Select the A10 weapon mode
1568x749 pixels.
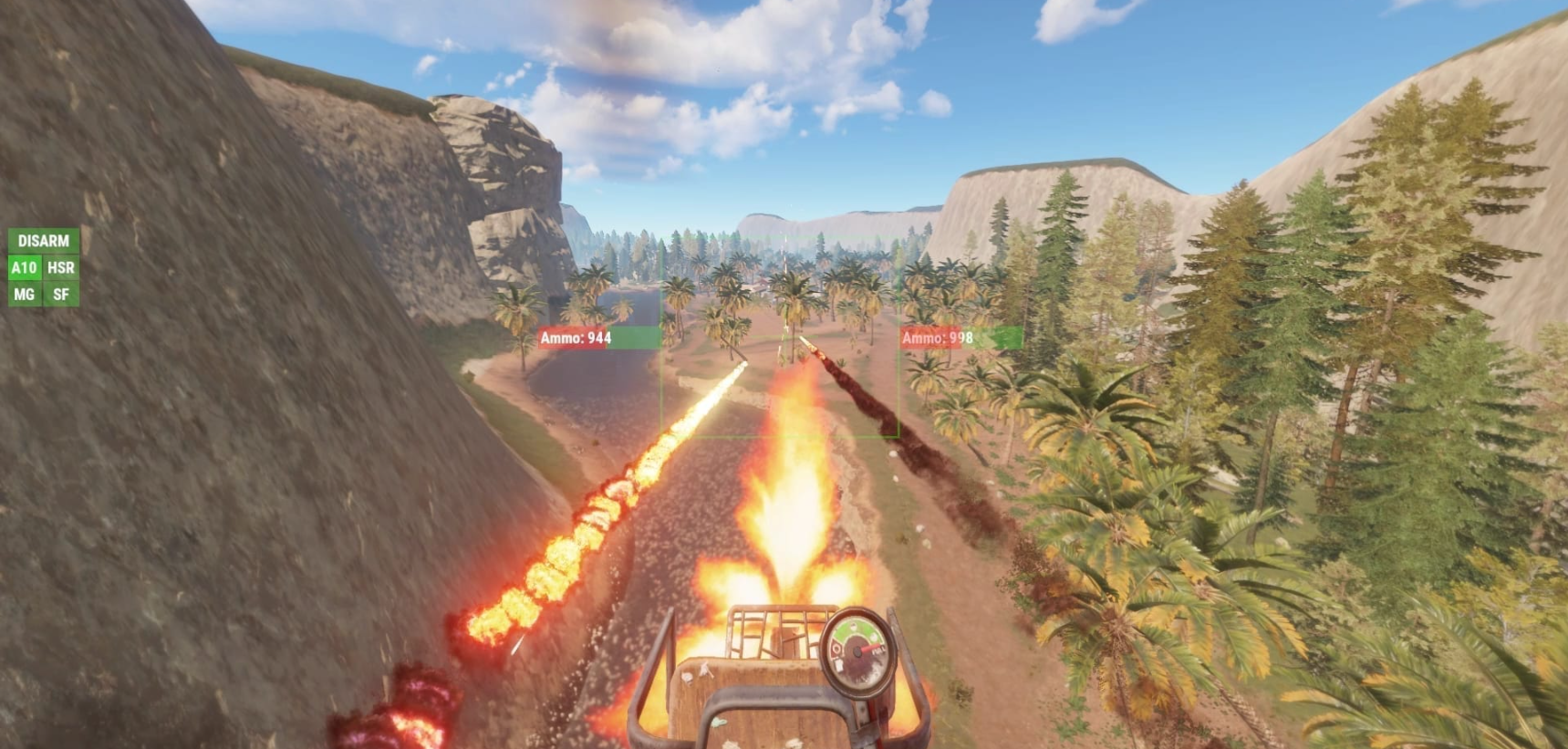pyautogui.click(x=24, y=267)
